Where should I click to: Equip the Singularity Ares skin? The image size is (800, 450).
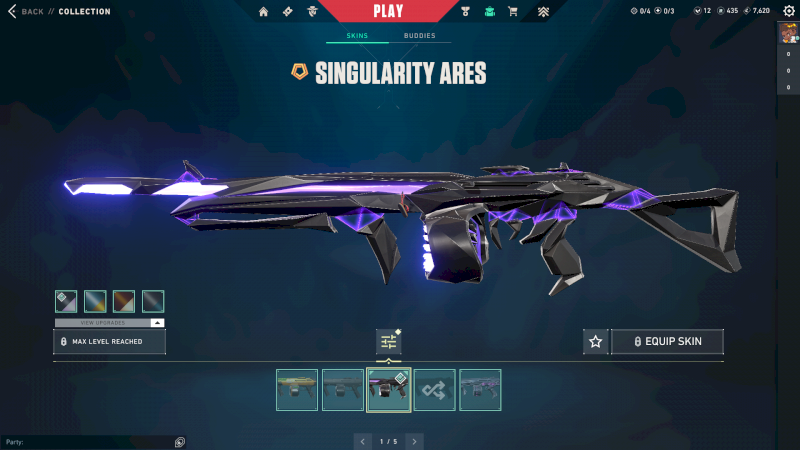point(667,342)
